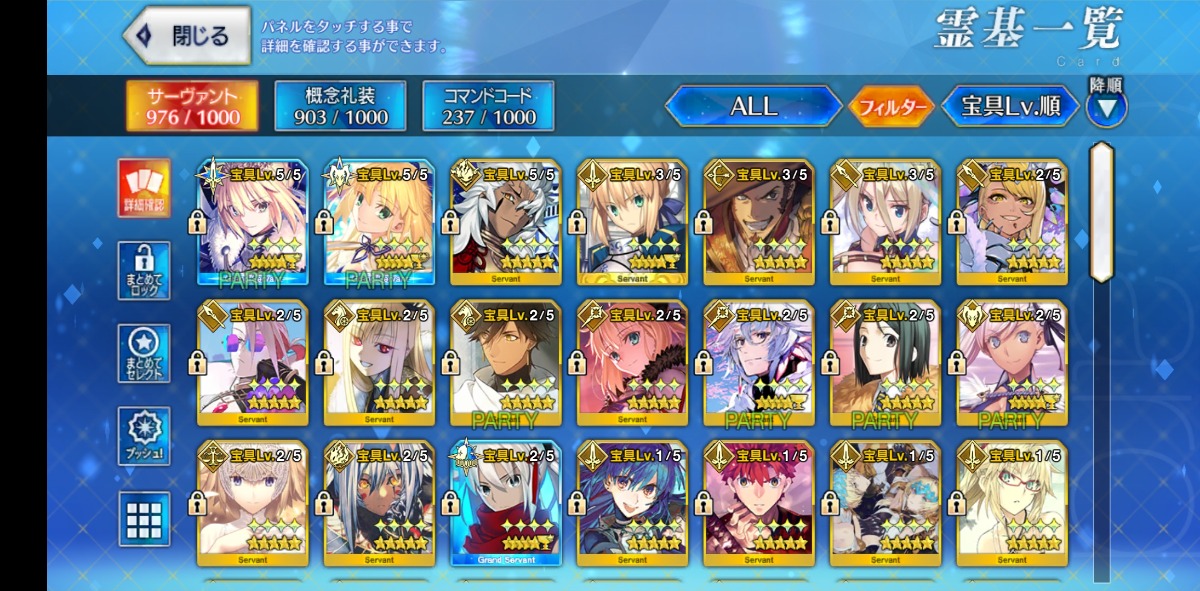Open the コマンドコード tab
The image size is (1200, 591).
click(x=488, y=106)
